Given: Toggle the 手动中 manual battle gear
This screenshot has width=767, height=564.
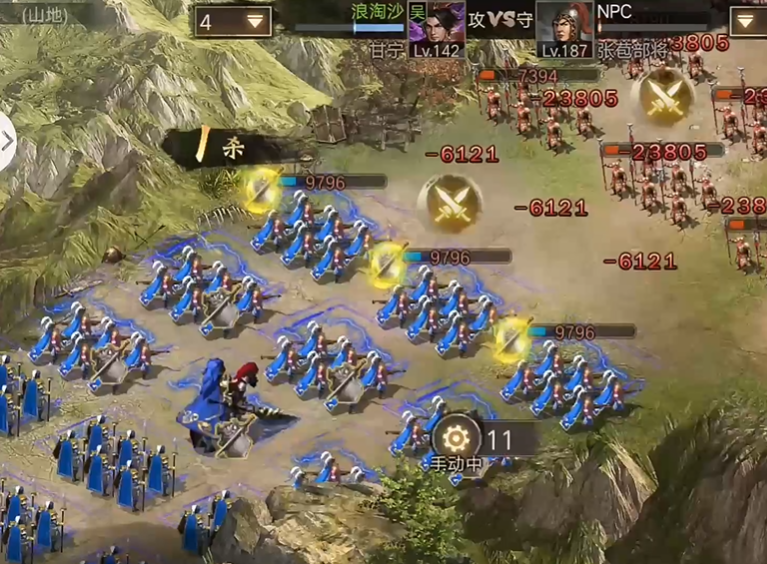Looking at the screenshot, I should coord(456,440).
